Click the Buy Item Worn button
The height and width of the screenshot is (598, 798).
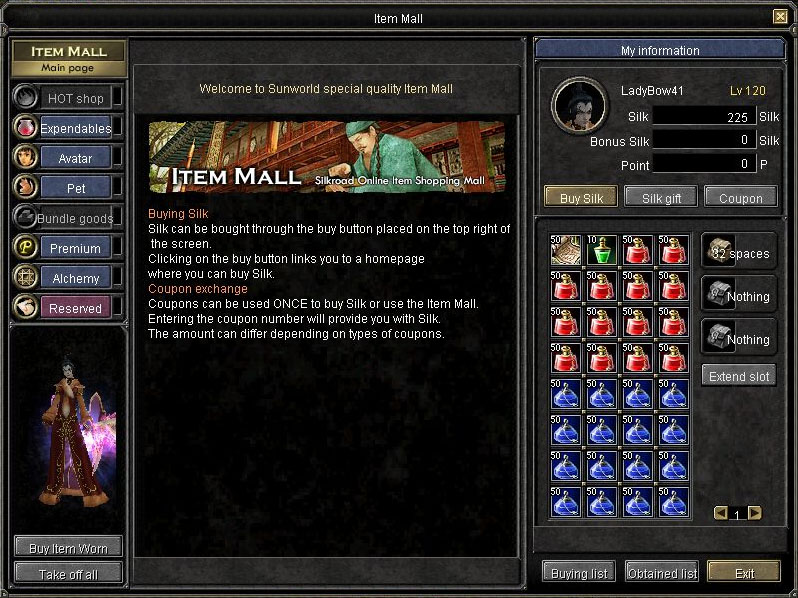pos(68,547)
